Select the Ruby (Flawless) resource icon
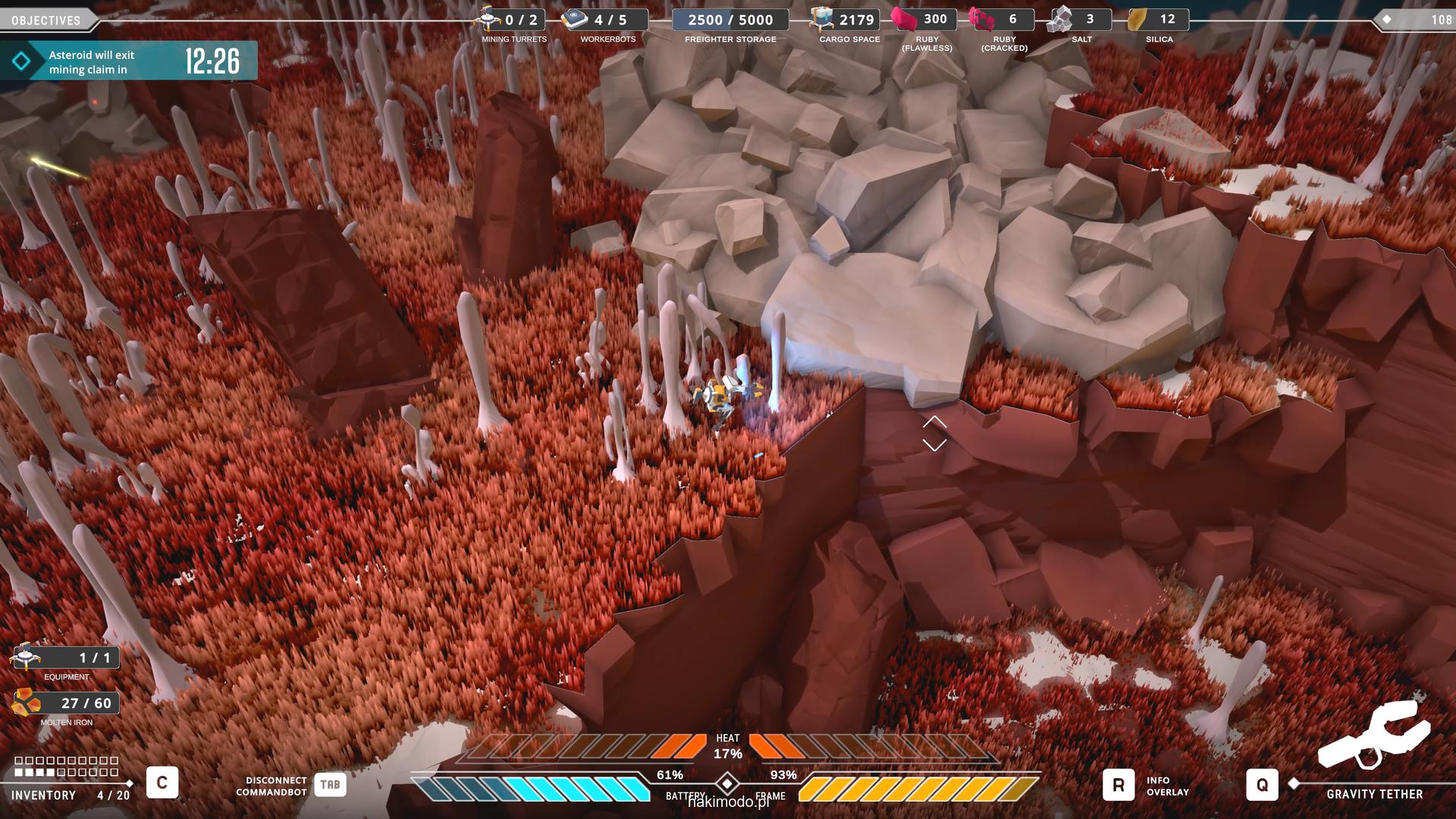Image resolution: width=1456 pixels, height=819 pixels. 903,19
